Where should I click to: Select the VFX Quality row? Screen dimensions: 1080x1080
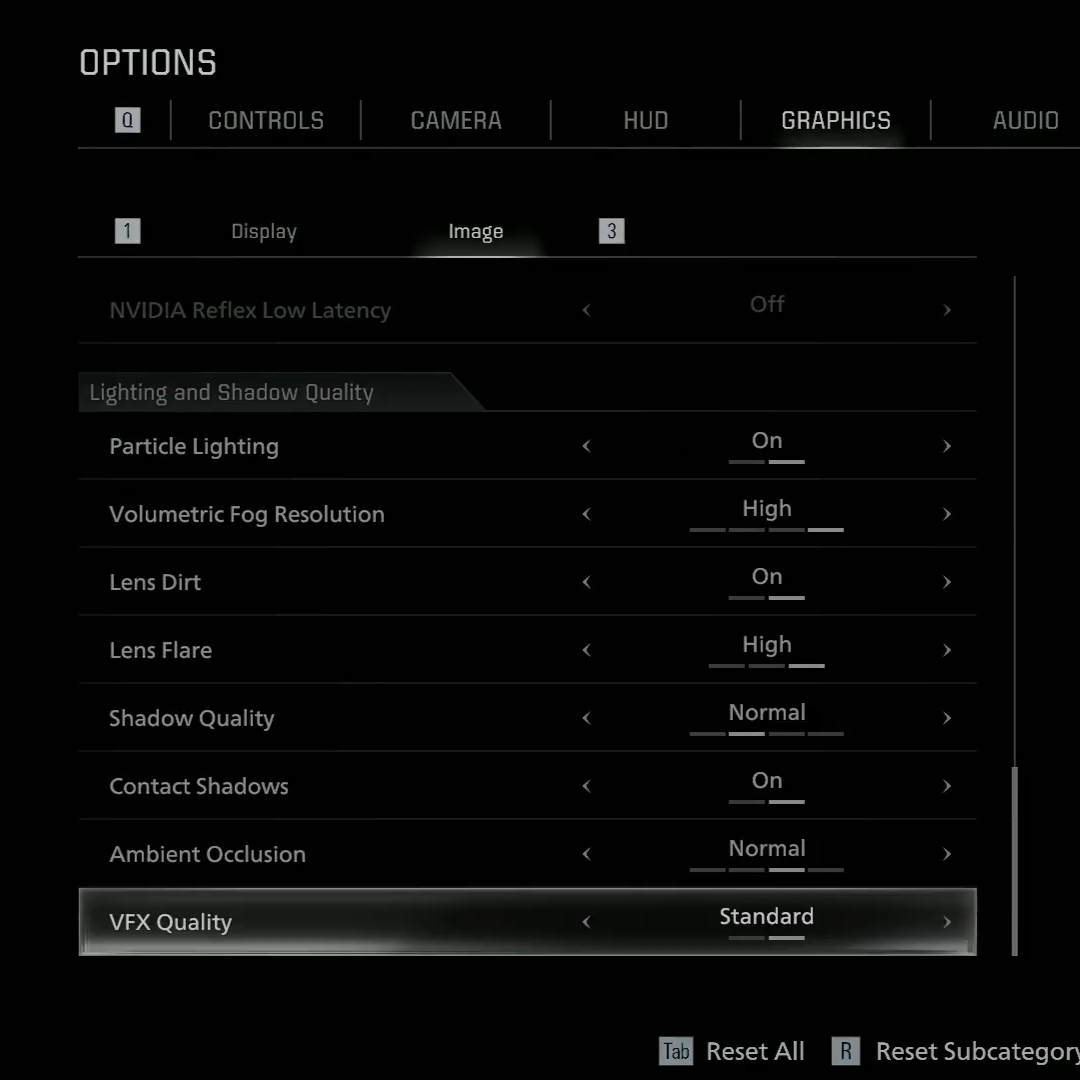tap(300, 922)
